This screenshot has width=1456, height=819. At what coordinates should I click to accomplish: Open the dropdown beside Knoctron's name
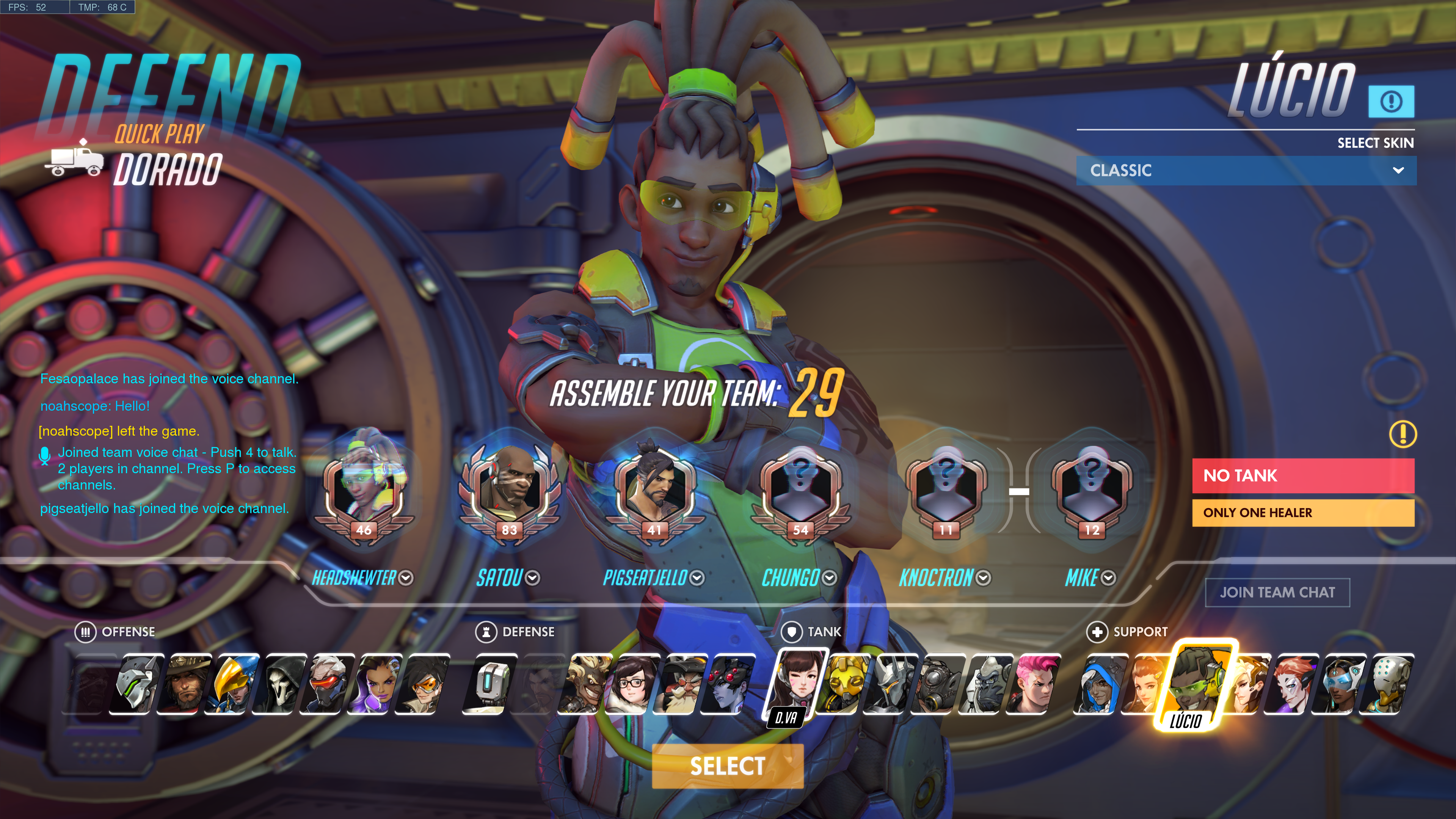984,577
